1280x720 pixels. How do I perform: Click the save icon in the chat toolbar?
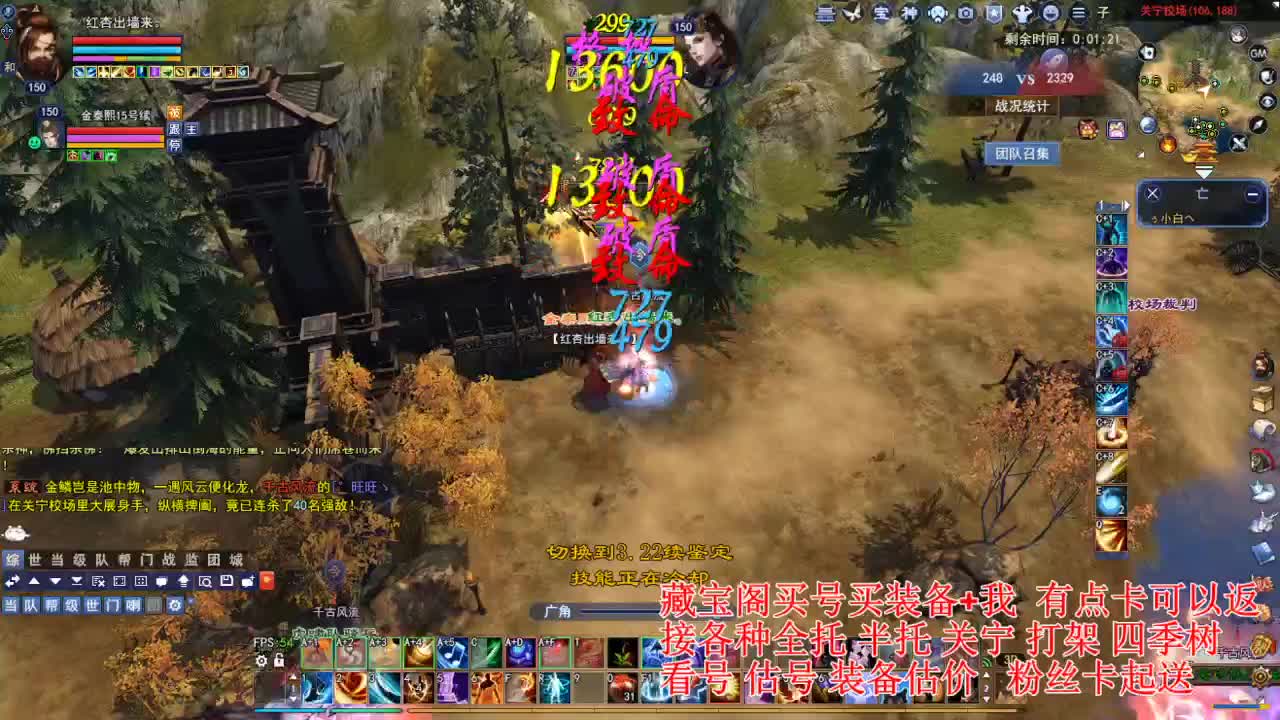point(226,582)
